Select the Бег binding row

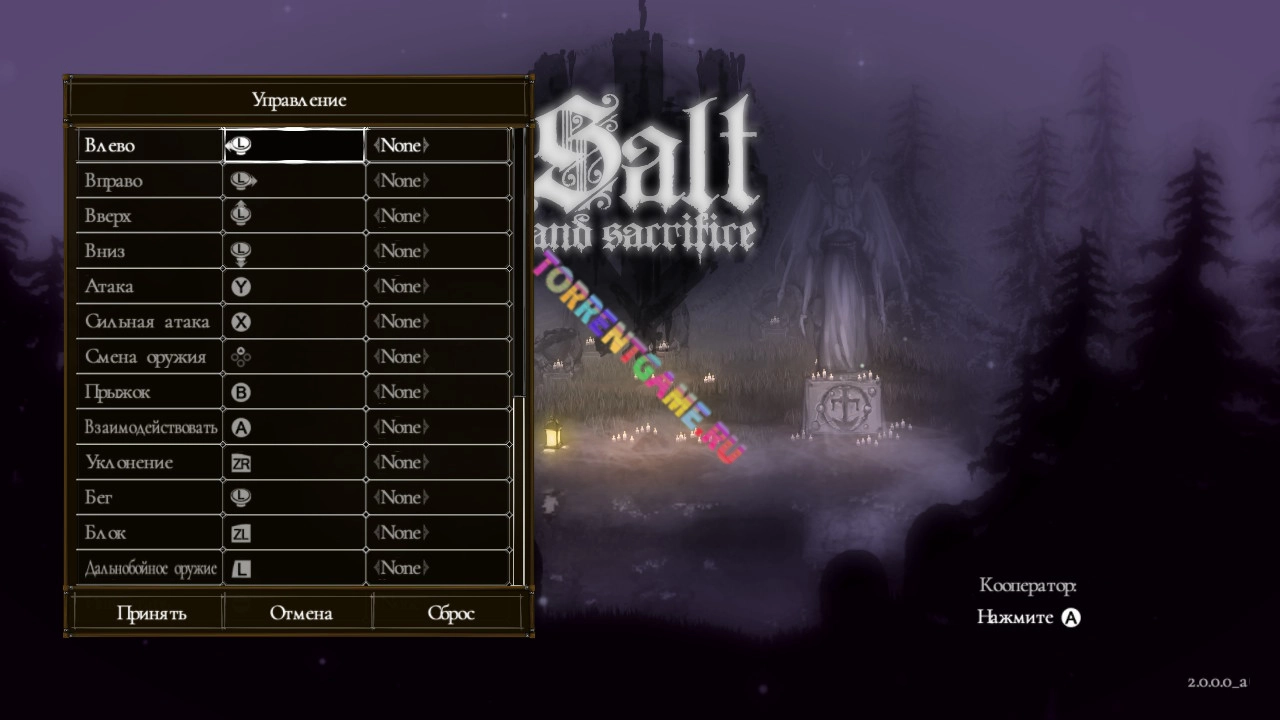pos(150,497)
